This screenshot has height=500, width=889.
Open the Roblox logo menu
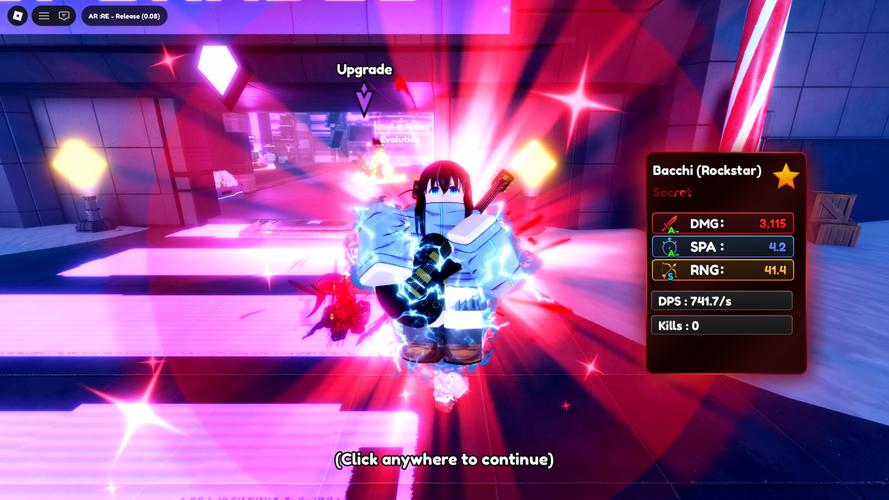pos(16,16)
